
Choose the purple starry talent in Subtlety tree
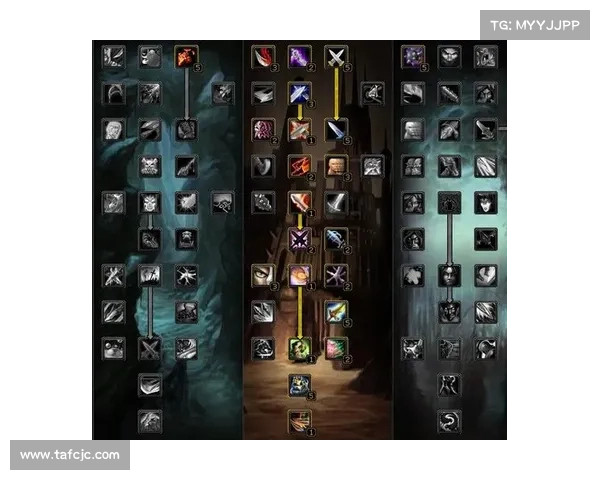(x=413, y=57)
